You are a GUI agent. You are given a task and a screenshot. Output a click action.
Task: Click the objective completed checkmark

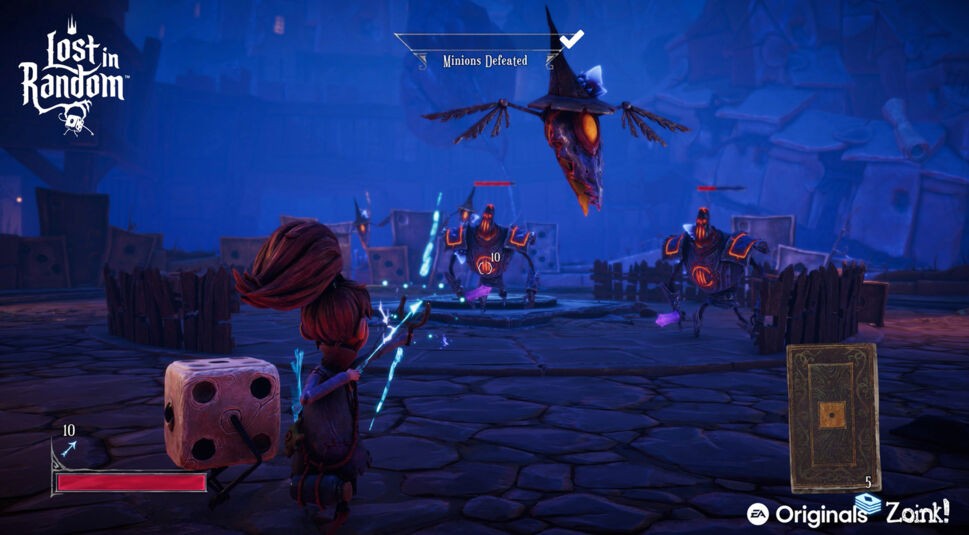[571, 39]
